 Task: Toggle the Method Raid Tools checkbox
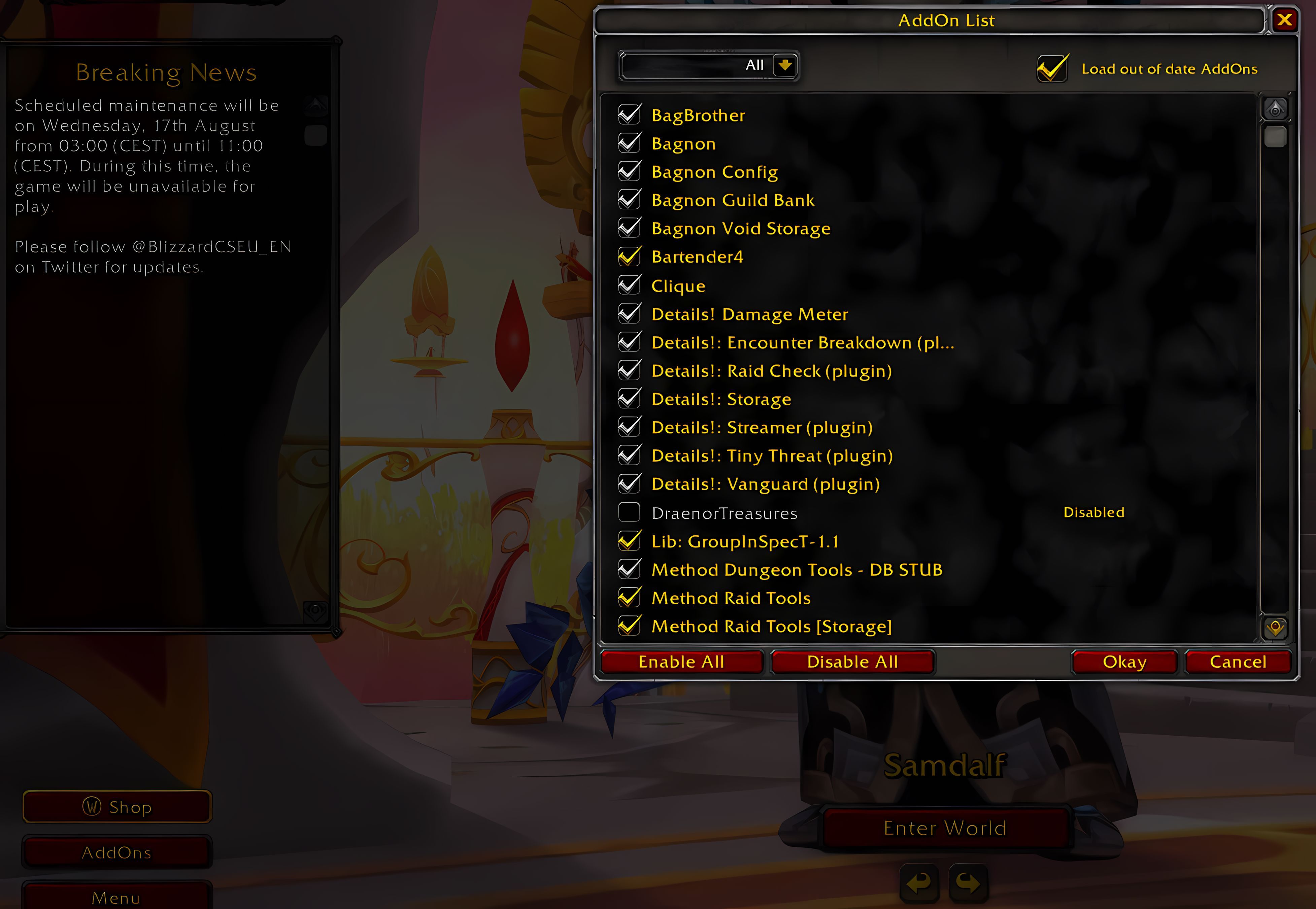pos(629,598)
